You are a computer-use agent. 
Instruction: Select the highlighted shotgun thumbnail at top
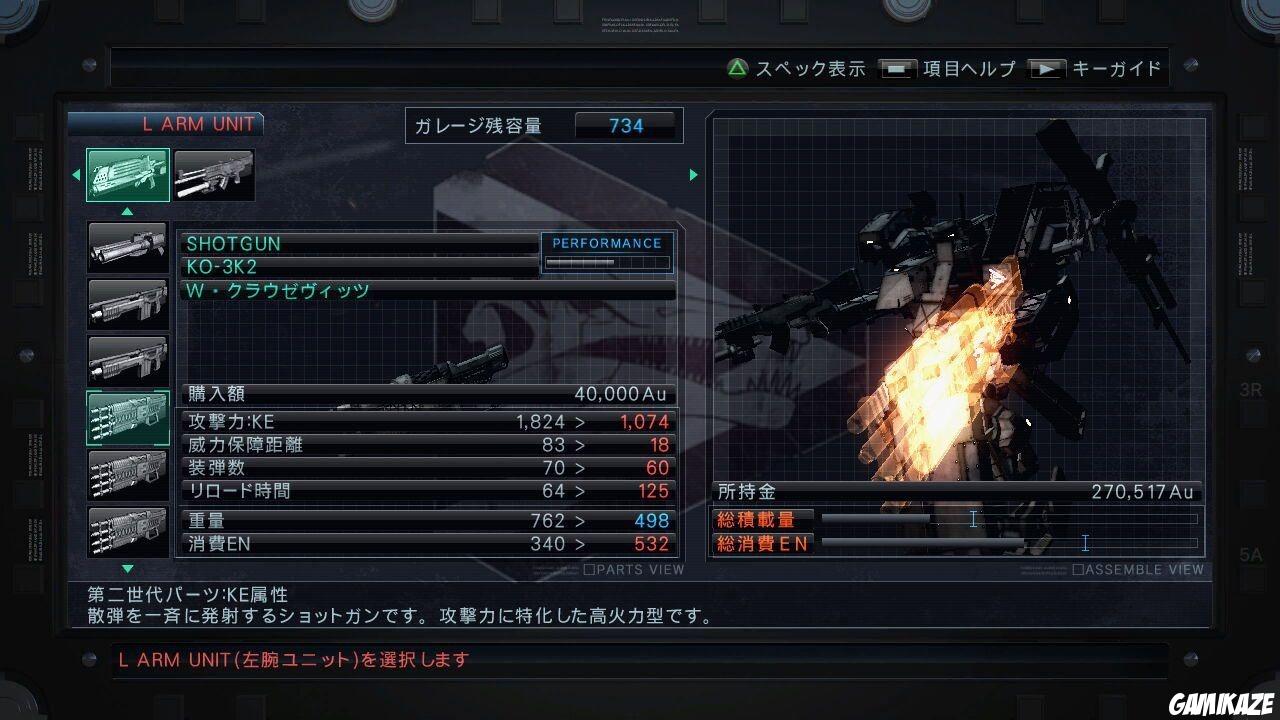coord(127,174)
